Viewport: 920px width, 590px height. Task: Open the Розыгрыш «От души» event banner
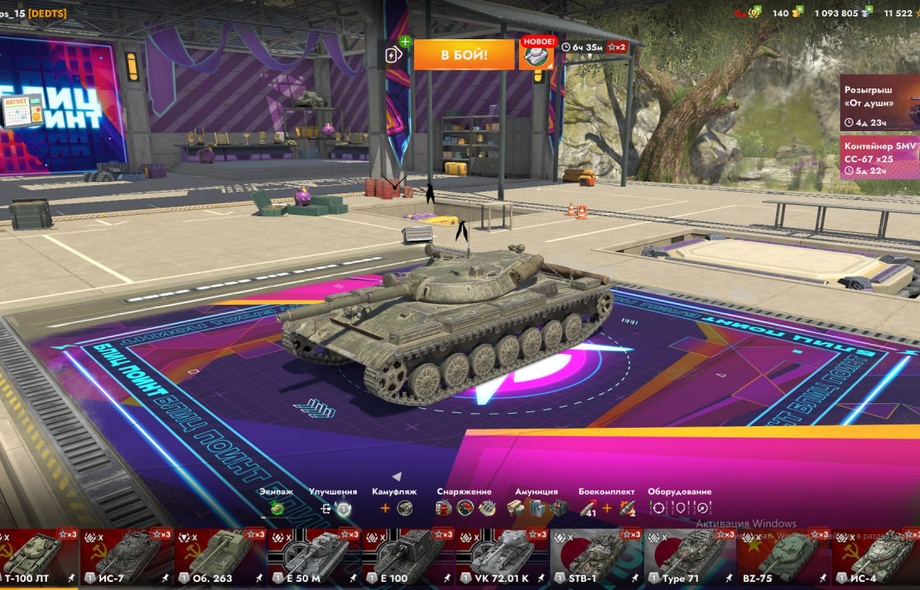[879, 102]
